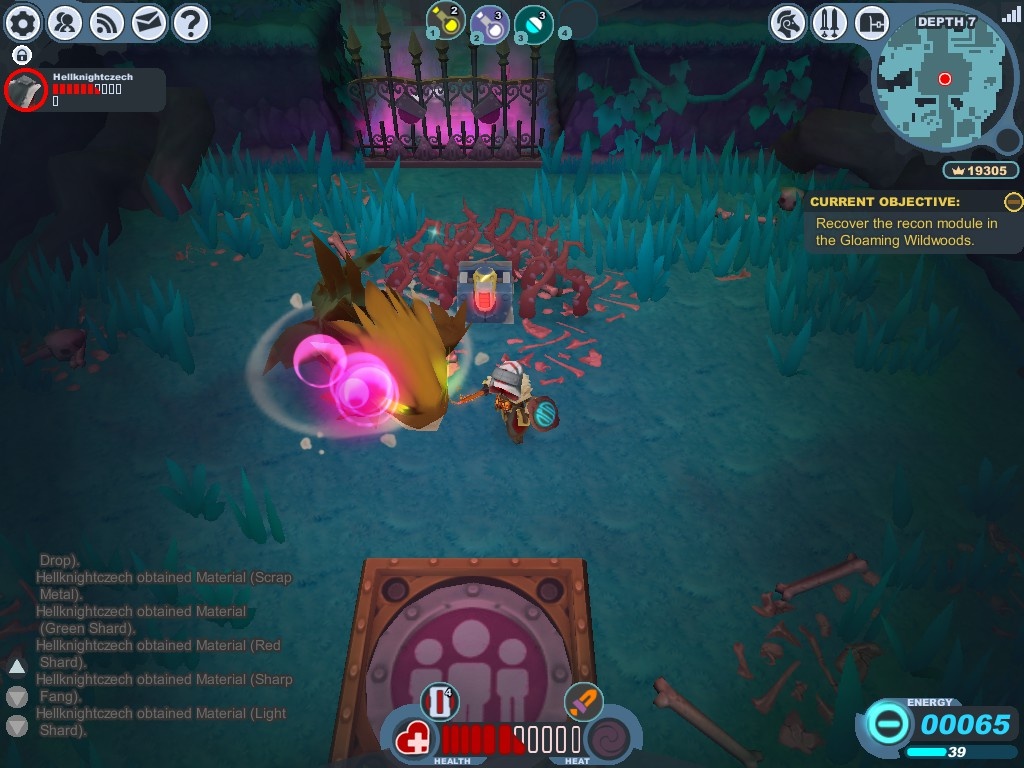This screenshot has height=768, width=1024.
Task: Open the mail envelope icon
Action: 149,22
